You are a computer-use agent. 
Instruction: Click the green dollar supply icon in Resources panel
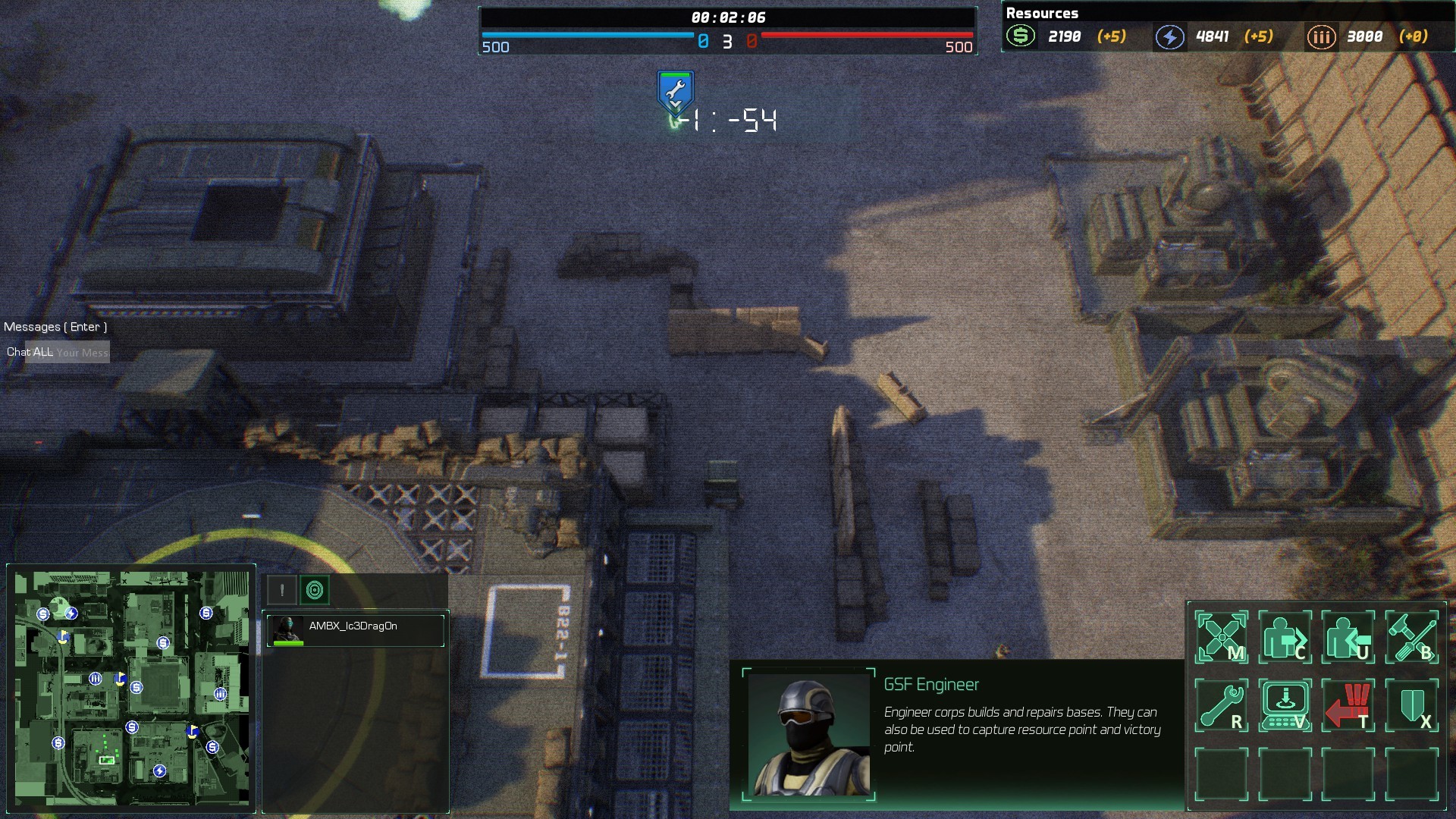[x=1021, y=36]
